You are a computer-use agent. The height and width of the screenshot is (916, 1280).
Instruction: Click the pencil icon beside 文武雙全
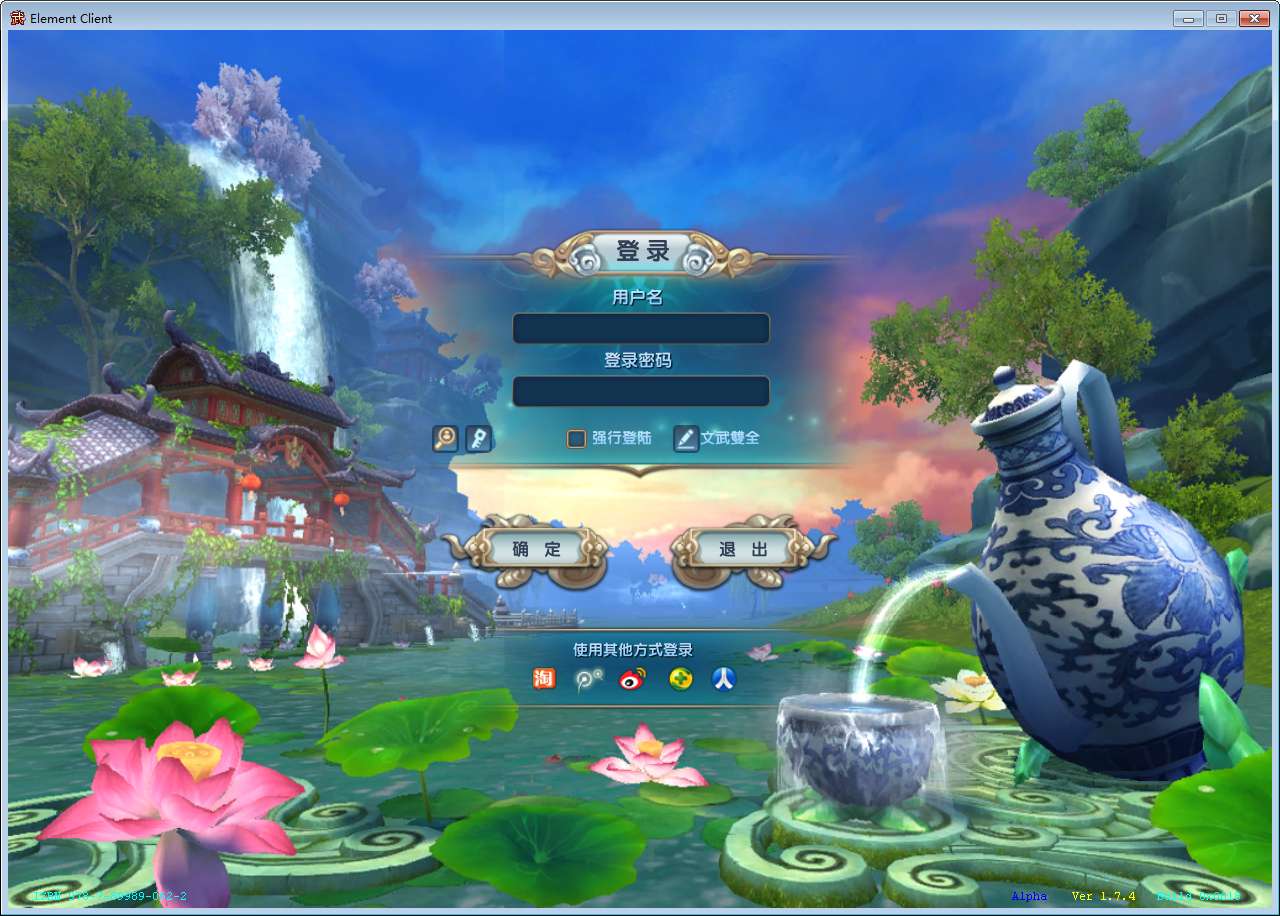(x=686, y=438)
